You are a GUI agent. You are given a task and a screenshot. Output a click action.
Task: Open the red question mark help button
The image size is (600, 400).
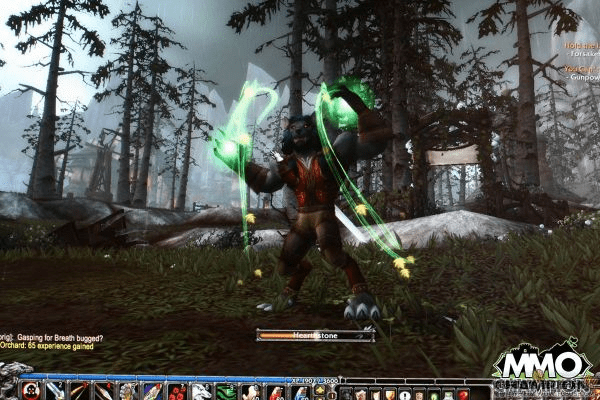pyautogui.click(x=463, y=394)
